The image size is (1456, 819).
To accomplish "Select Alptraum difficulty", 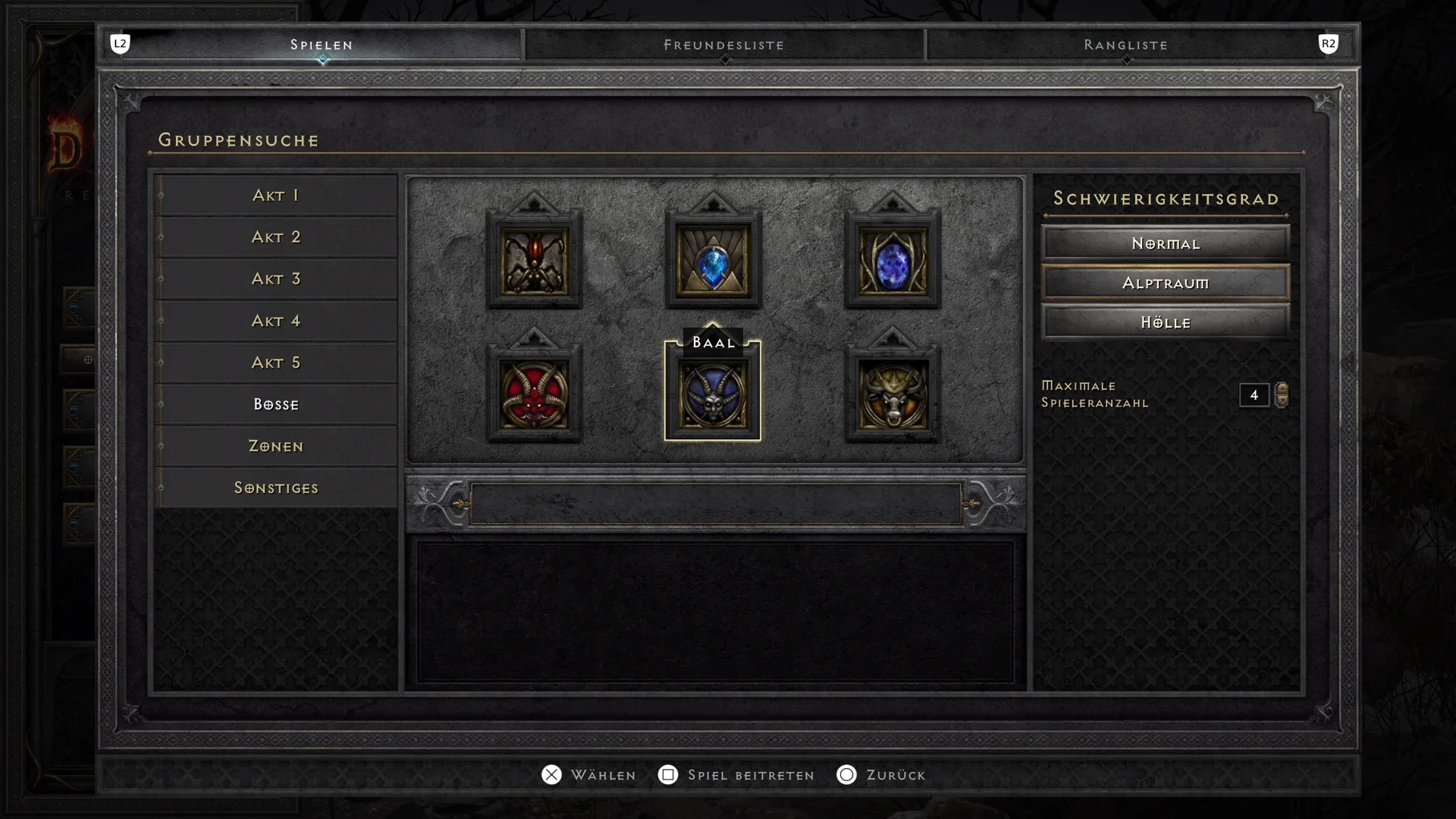I will 1165,282.
